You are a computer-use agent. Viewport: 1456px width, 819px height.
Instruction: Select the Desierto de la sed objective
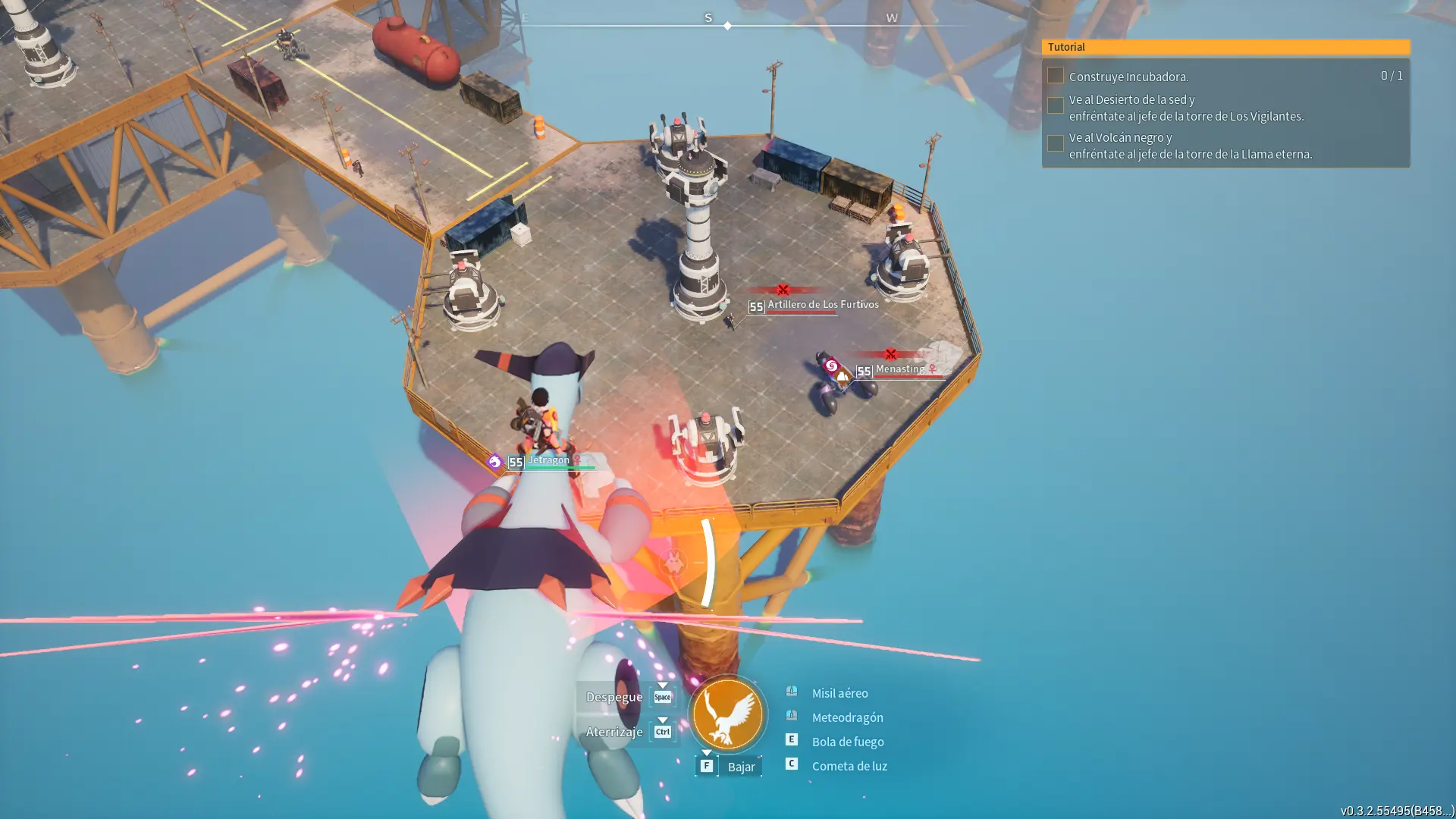(x=1185, y=108)
